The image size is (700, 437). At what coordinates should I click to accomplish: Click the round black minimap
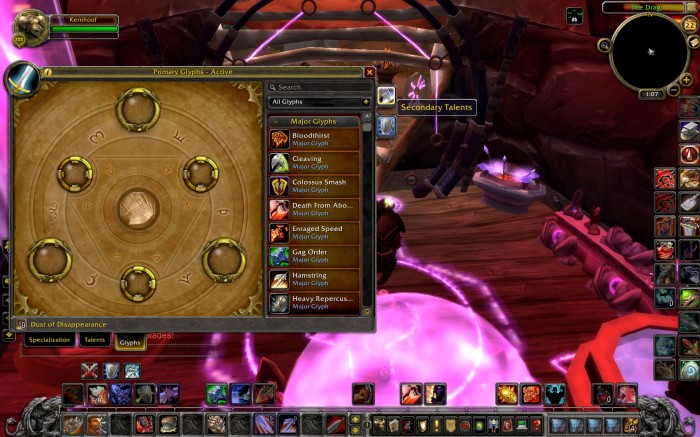tap(648, 50)
